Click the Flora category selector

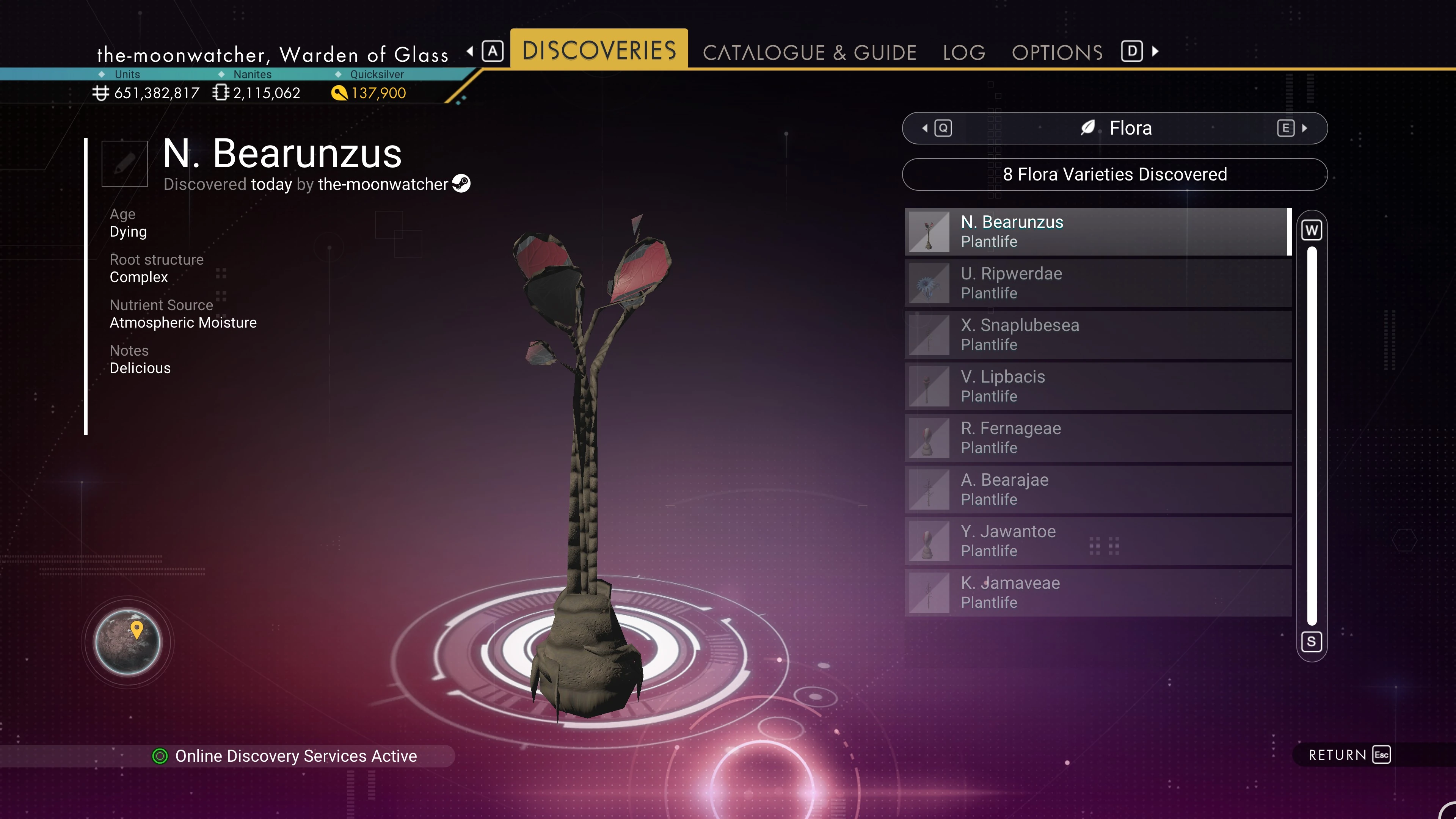coord(1114,128)
